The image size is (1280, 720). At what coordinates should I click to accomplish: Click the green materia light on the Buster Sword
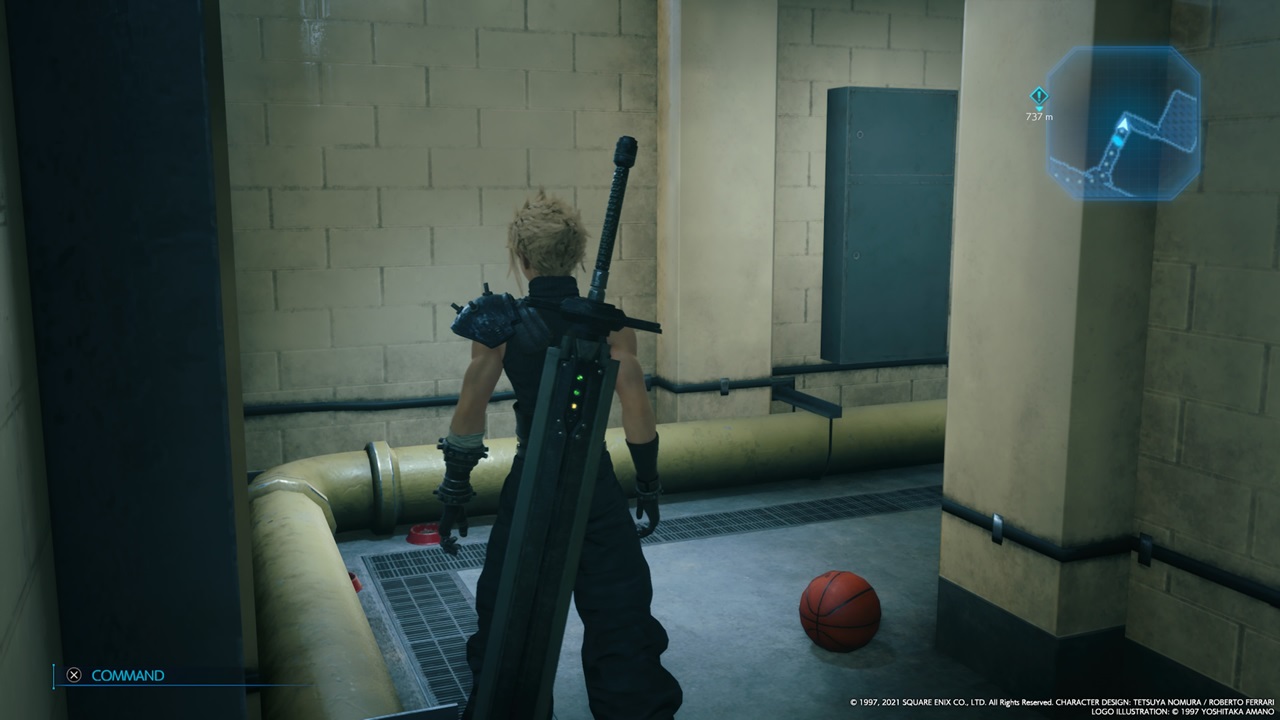click(579, 378)
